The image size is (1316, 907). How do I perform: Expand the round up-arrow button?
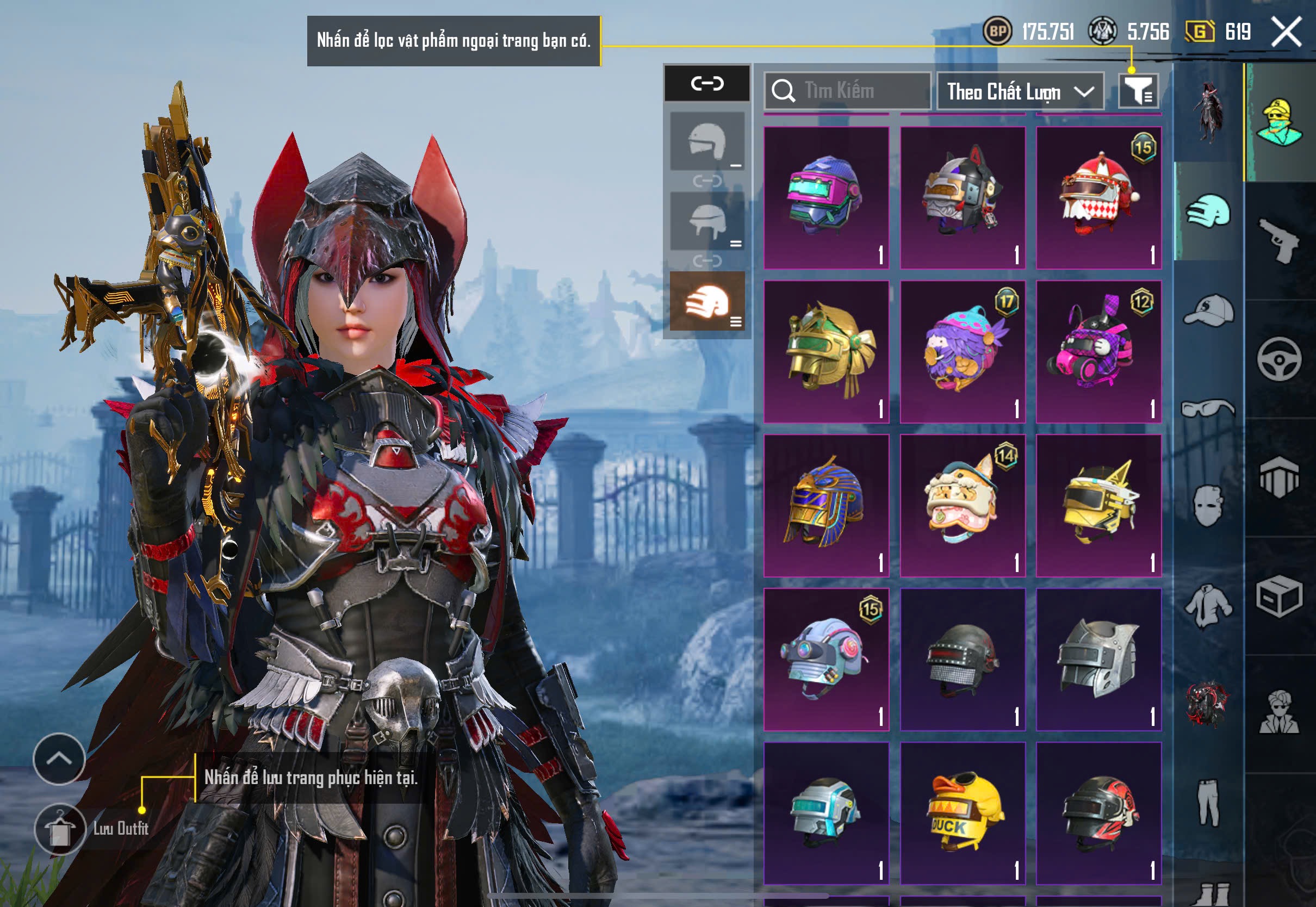tap(59, 759)
